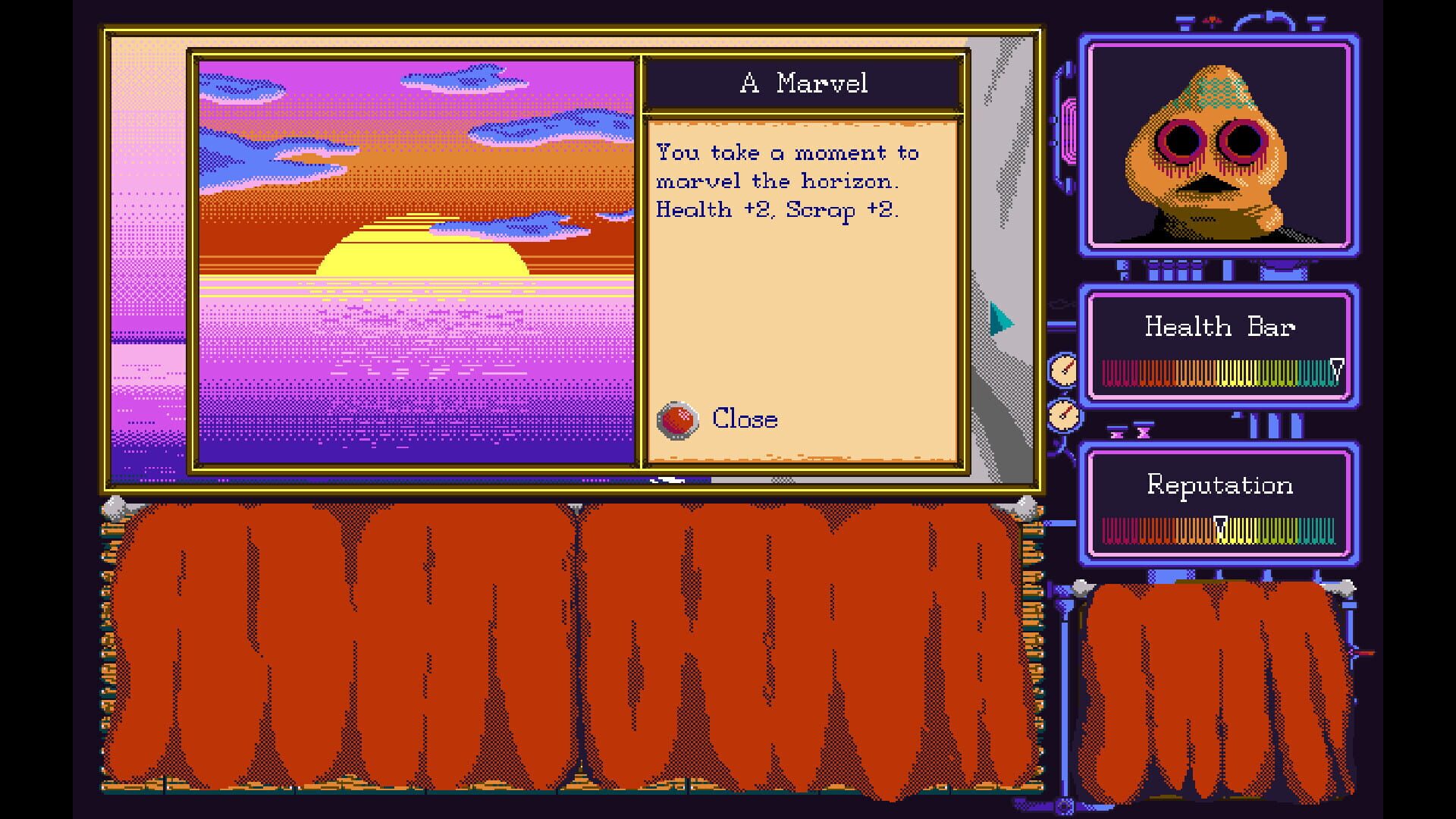The height and width of the screenshot is (819, 1456).
Task: Click the 'A Marvel' title bar
Action: 805,83
